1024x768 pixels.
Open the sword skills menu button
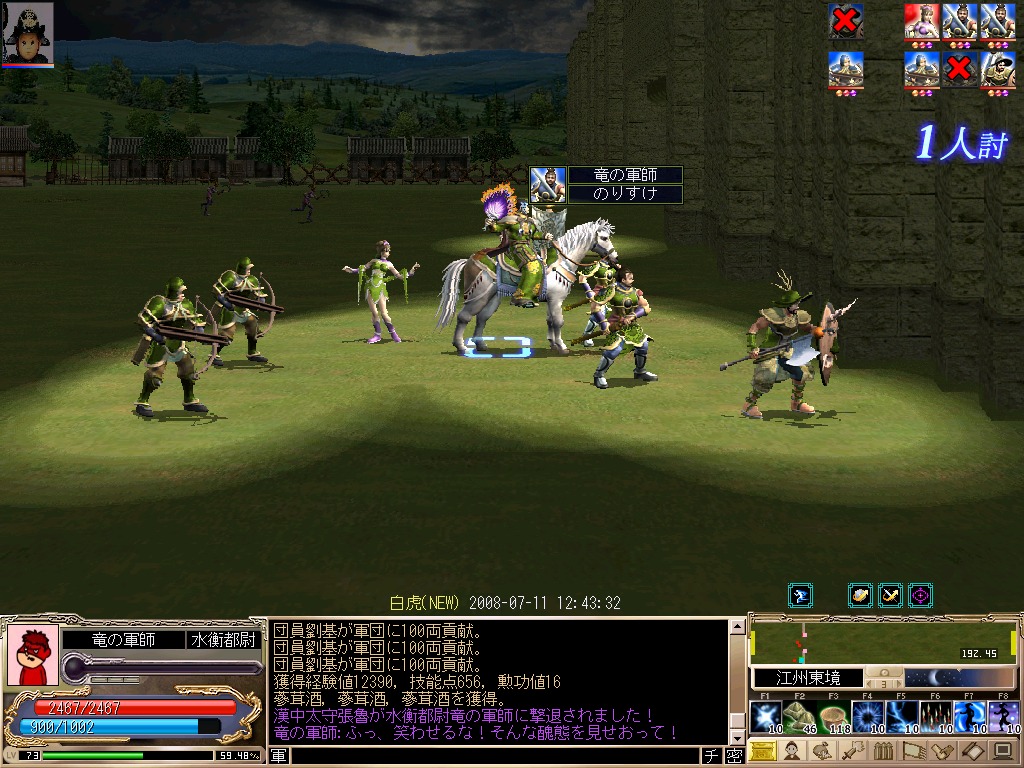[851, 752]
